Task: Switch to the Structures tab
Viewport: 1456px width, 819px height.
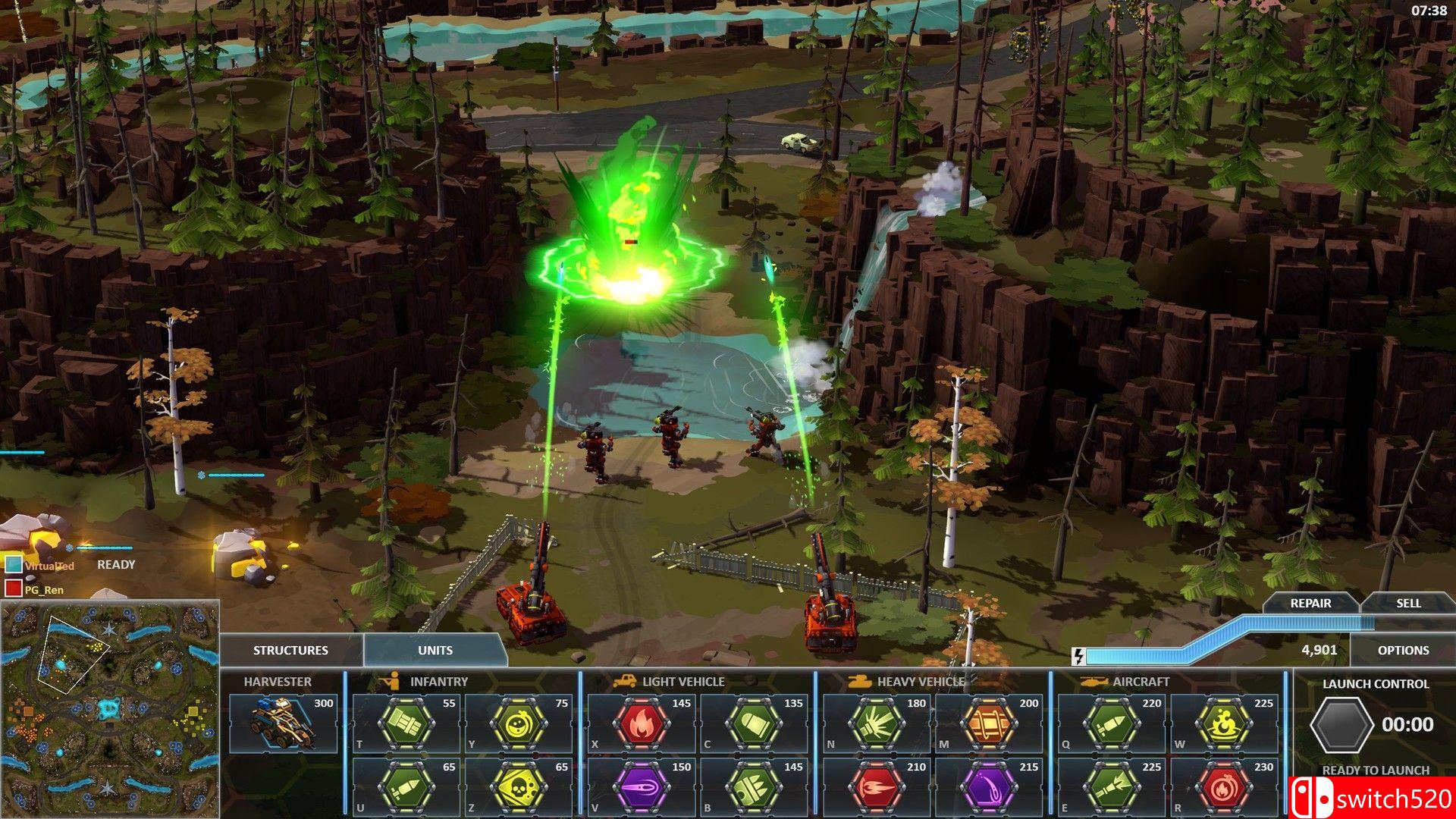Action: (x=290, y=650)
